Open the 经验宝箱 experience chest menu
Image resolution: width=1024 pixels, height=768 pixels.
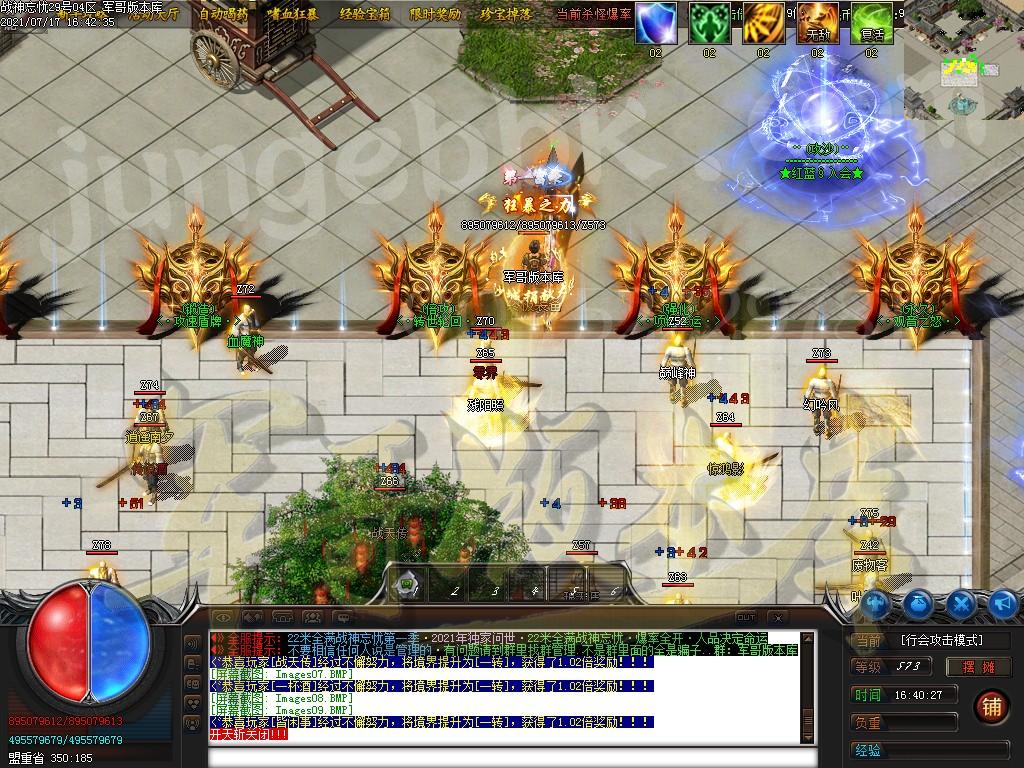[366, 14]
